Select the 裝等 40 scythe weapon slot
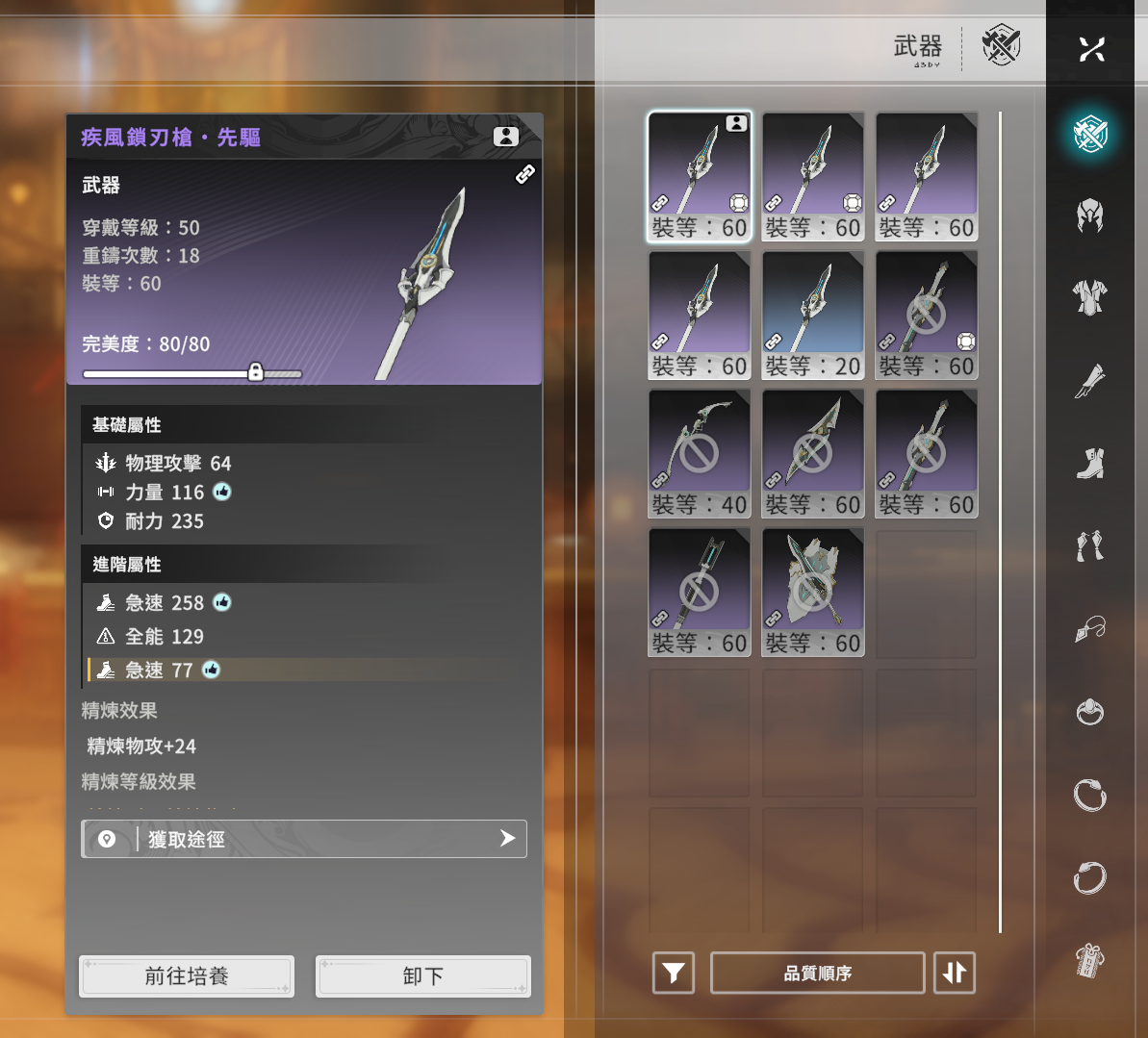The height and width of the screenshot is (1038, 1148). (x=700, y=454)
